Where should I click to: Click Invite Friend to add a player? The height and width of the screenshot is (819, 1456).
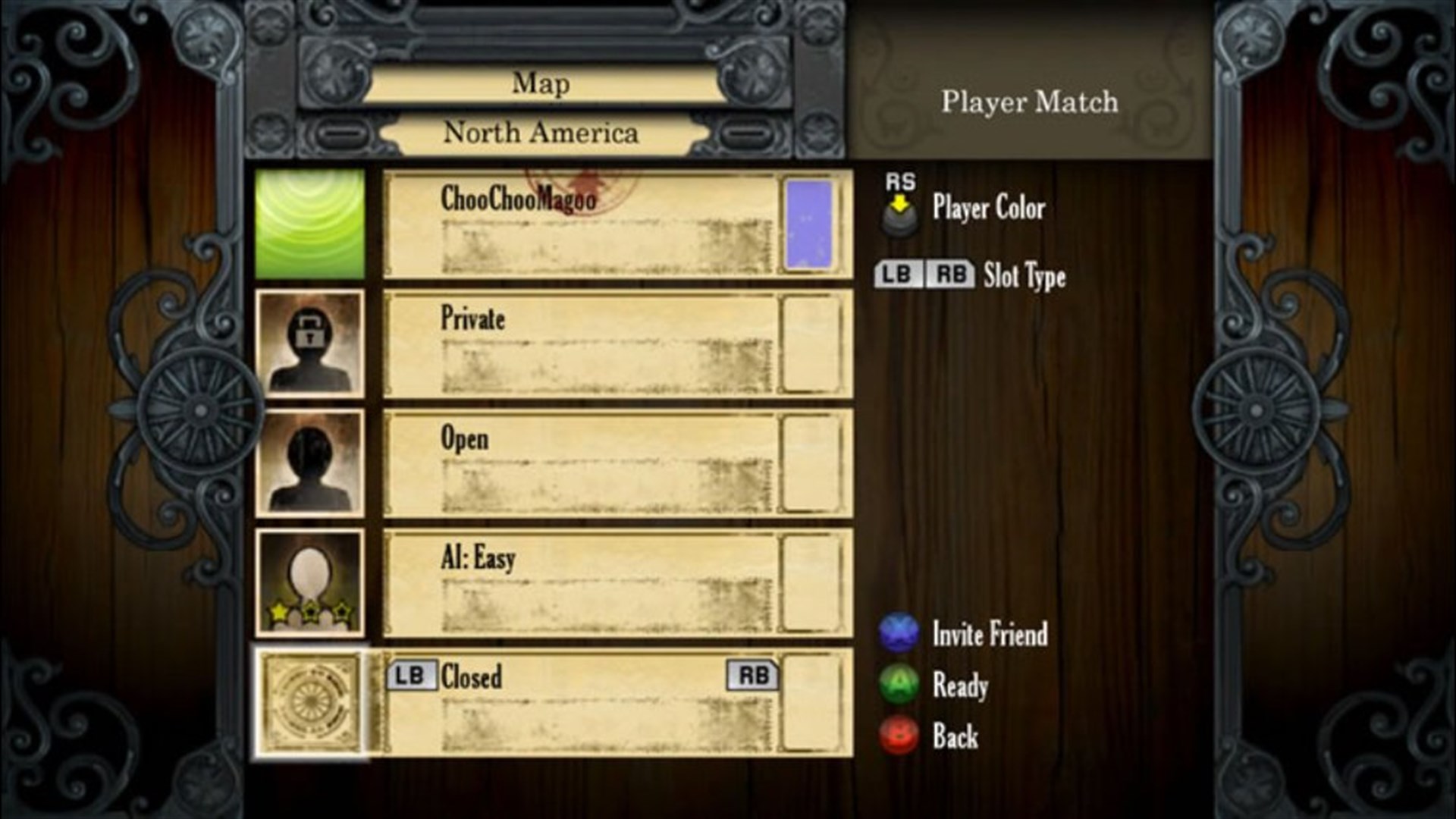point(988,635)
